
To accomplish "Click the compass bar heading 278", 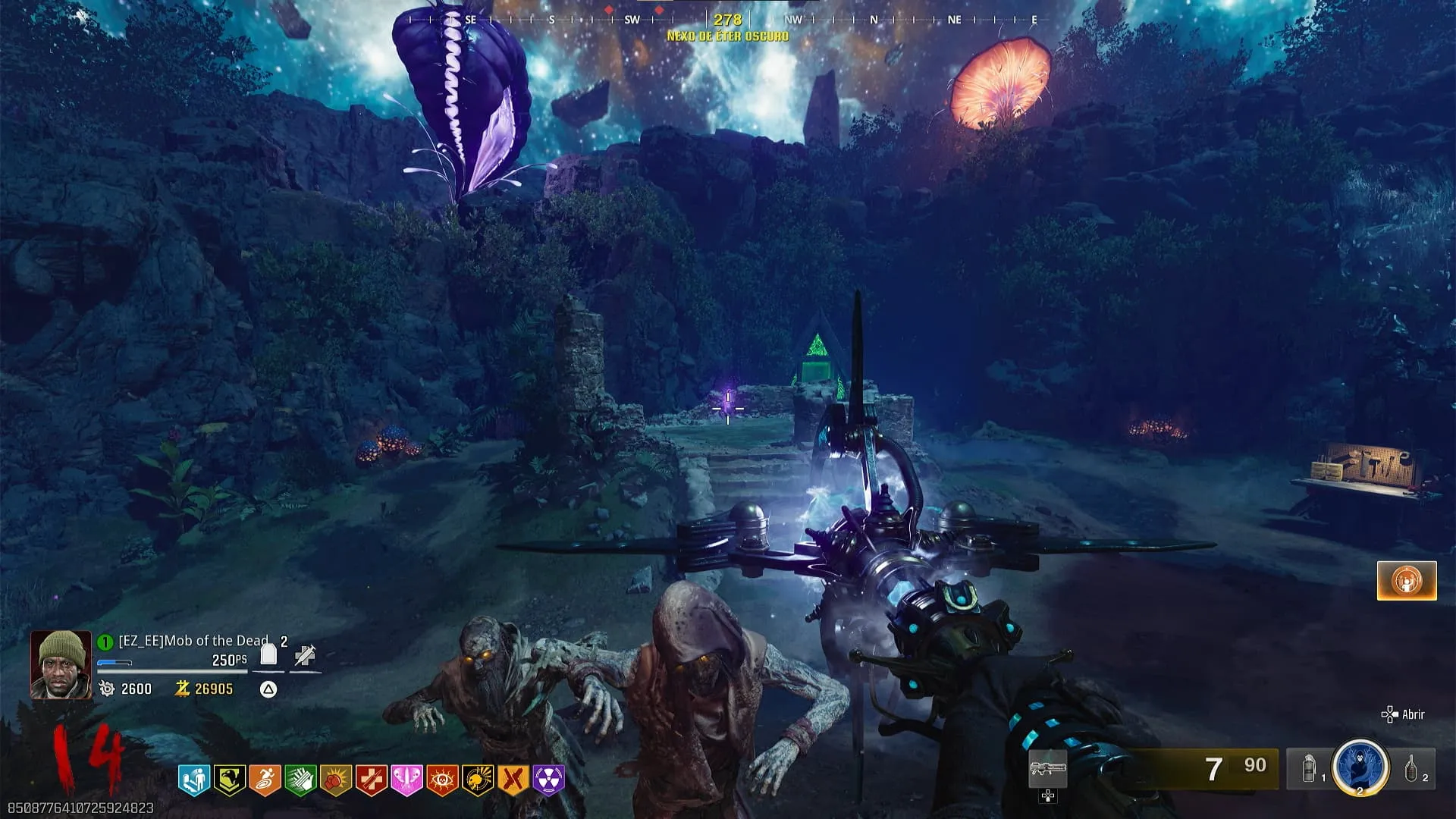I will (727, 20).
